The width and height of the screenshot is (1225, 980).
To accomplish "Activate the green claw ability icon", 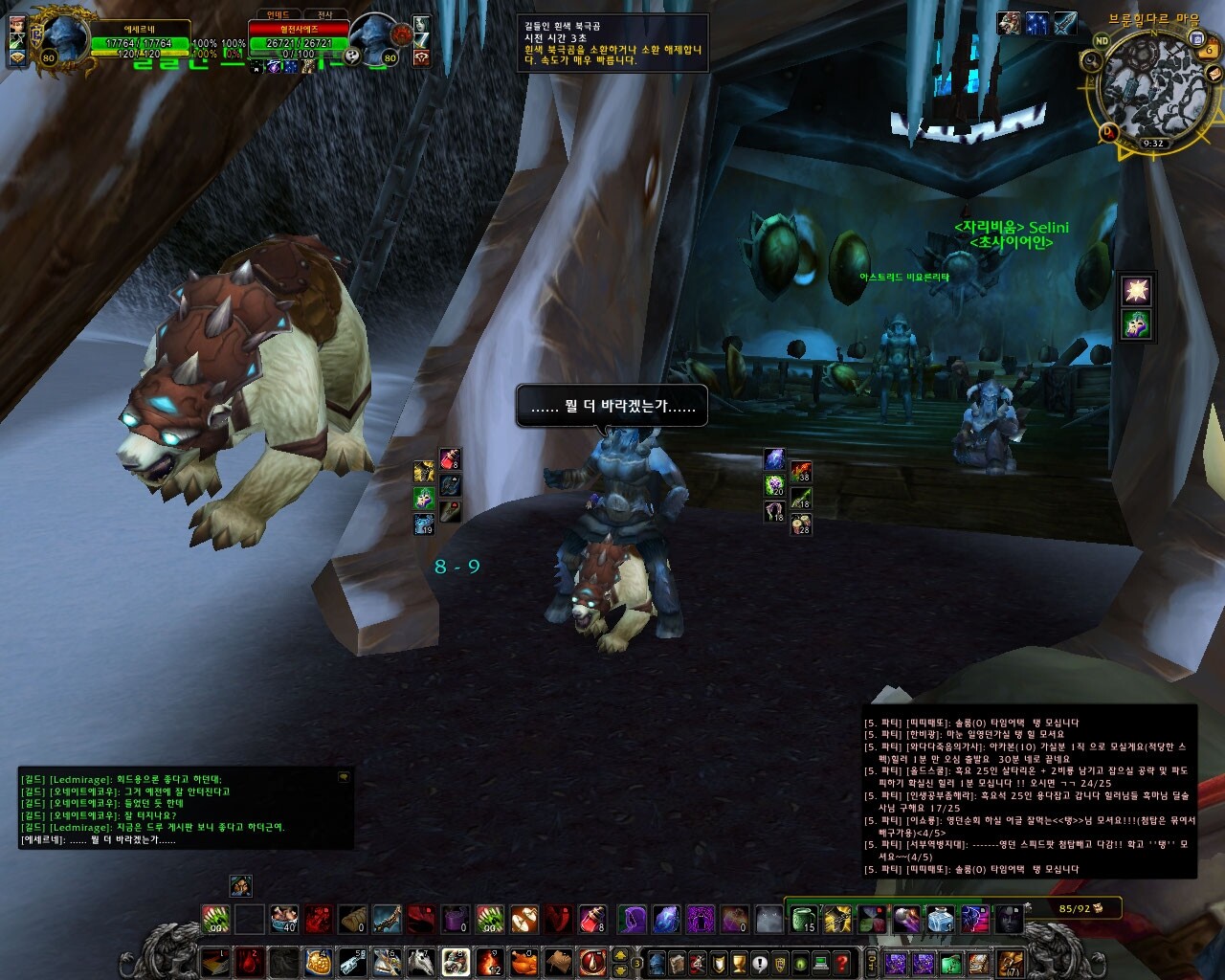I will click(215, 920).
